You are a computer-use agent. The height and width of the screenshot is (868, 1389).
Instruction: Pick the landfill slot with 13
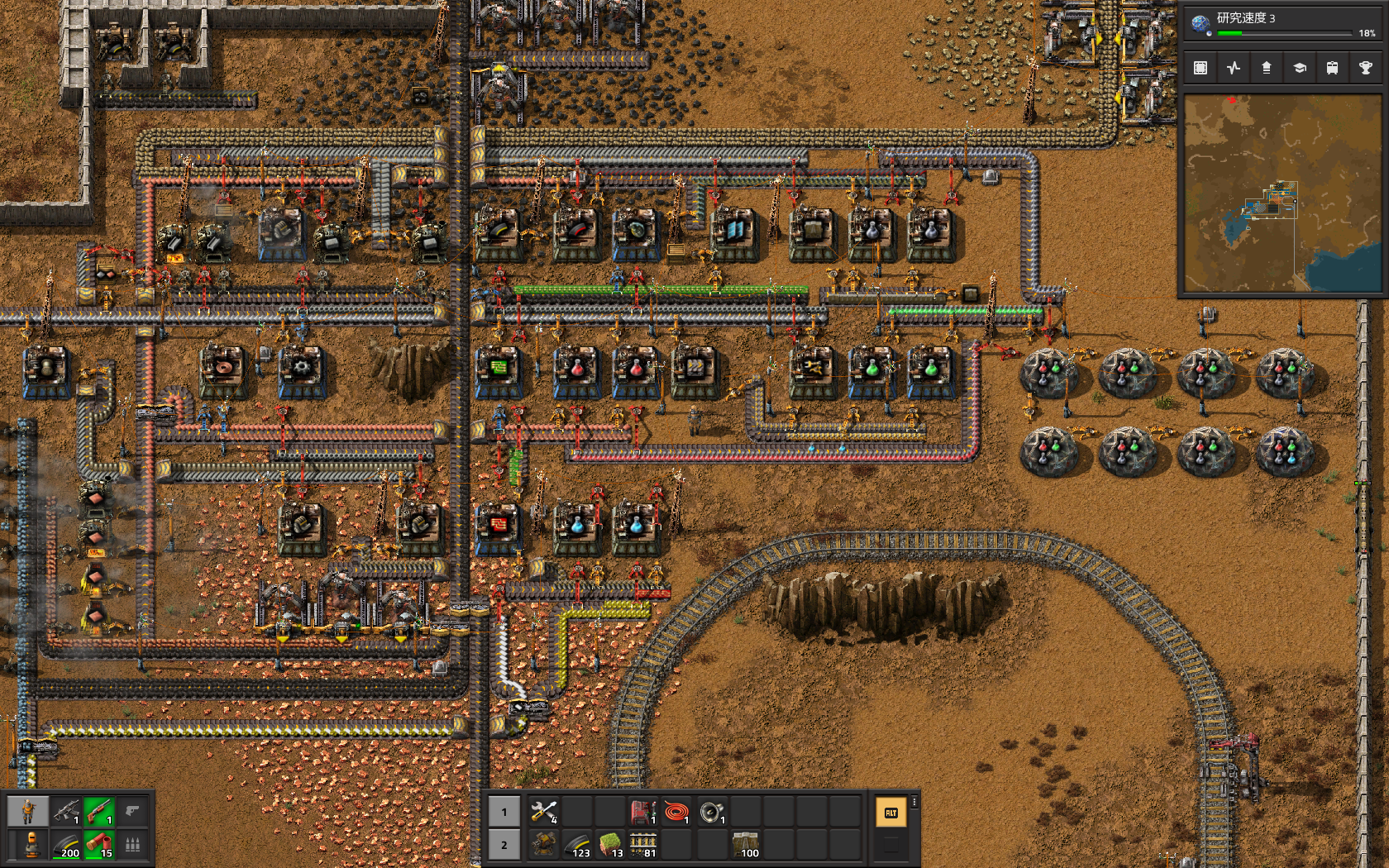click(x=610, y=845)
